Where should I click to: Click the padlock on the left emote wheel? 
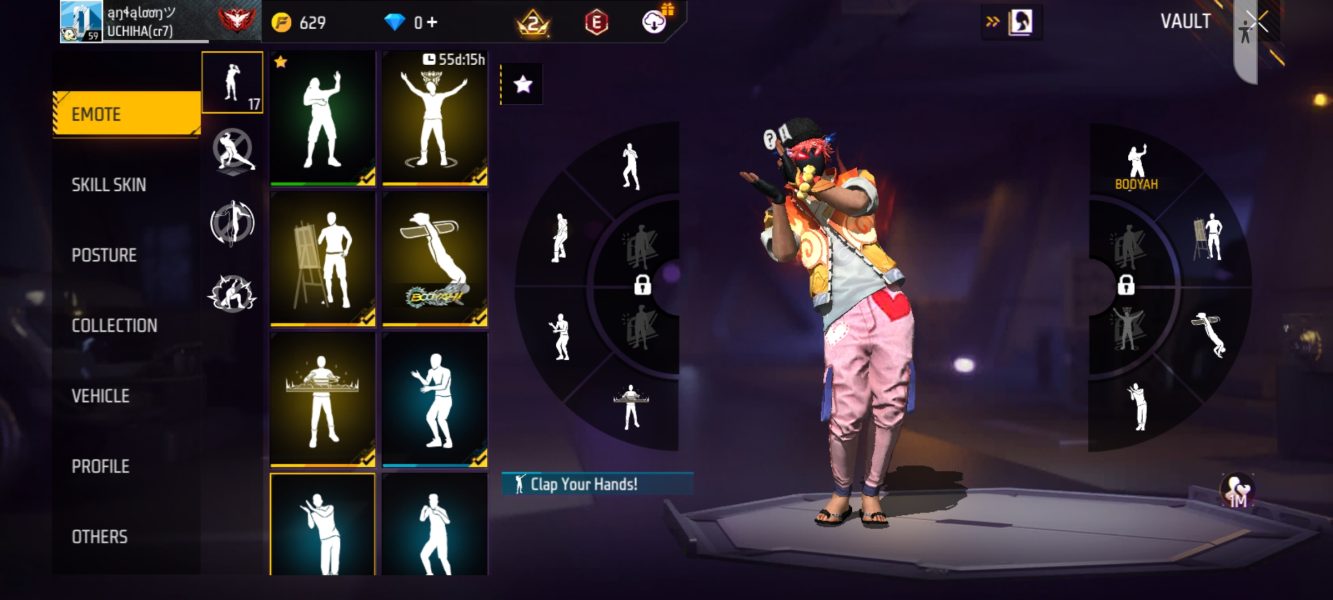point(643,286)
